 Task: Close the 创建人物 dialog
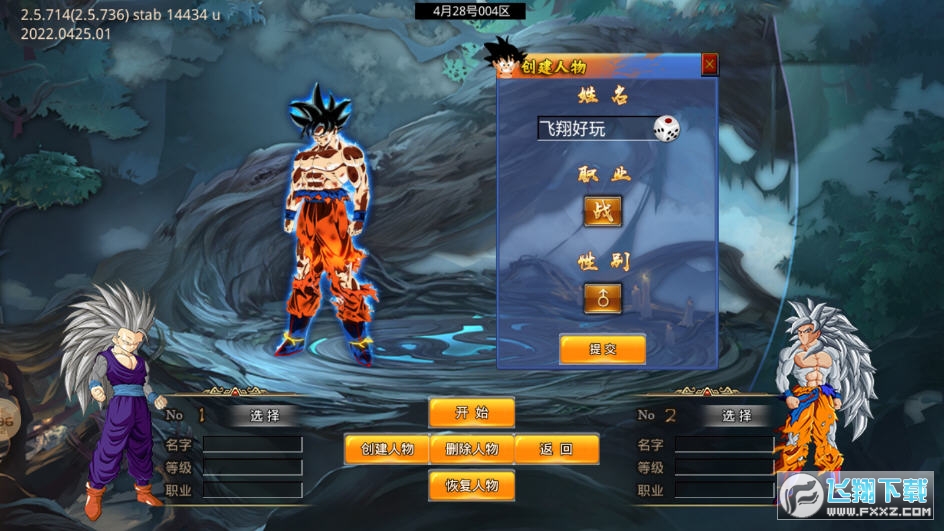point(710,65)
